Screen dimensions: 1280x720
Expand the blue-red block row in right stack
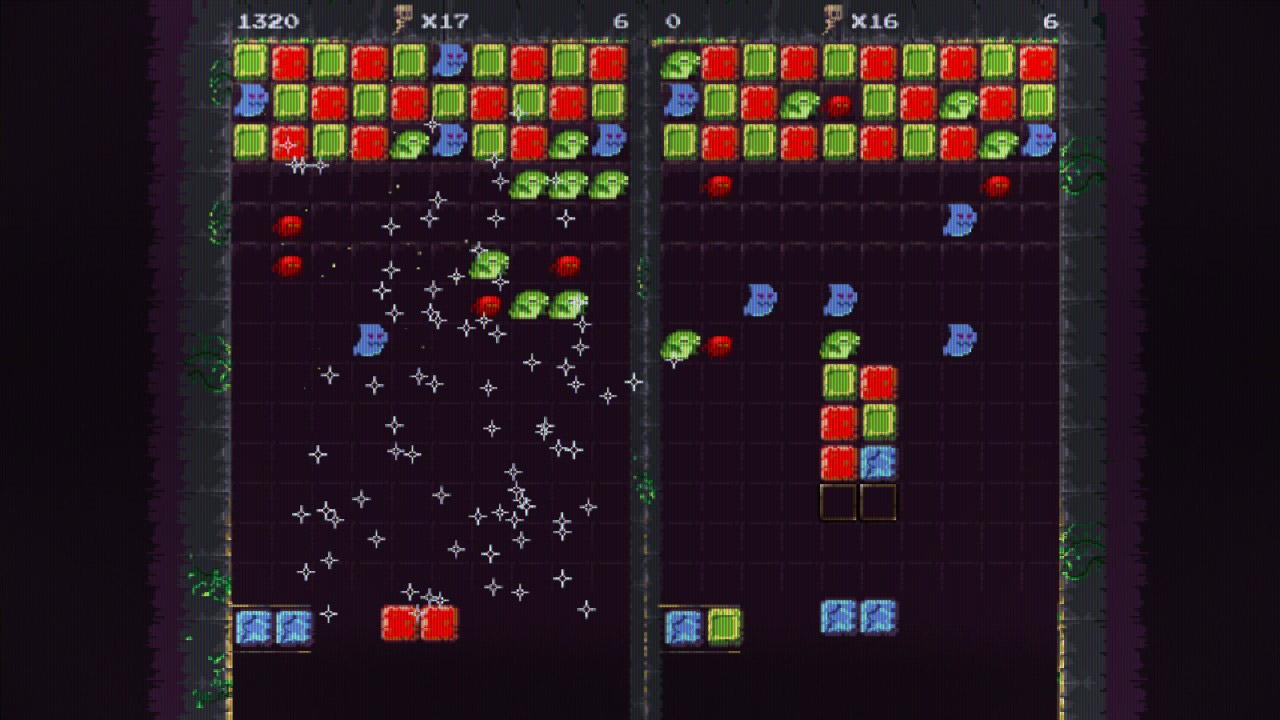tap(858, 460)
